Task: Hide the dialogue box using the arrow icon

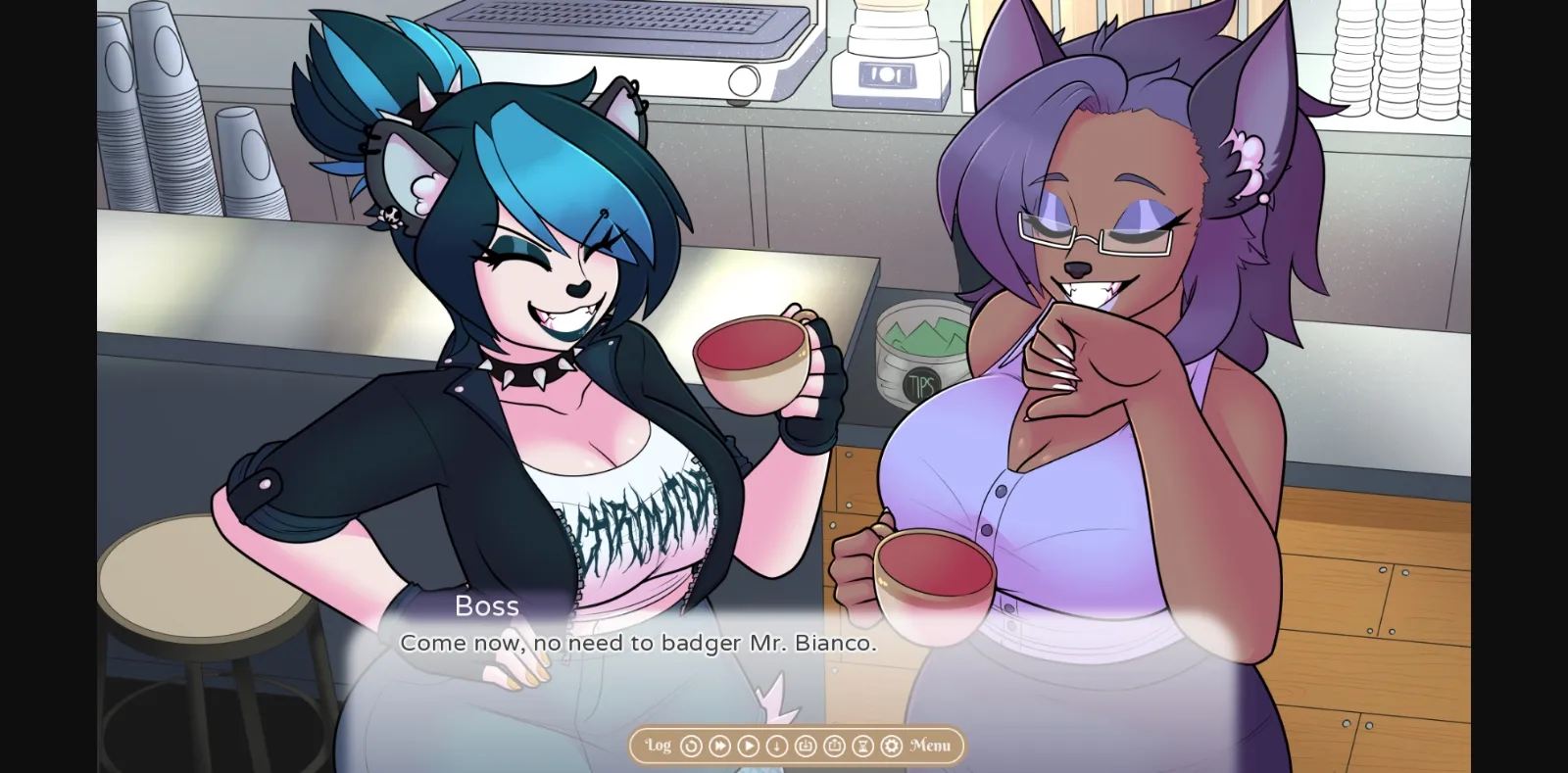Action: [x=776, y=746]
